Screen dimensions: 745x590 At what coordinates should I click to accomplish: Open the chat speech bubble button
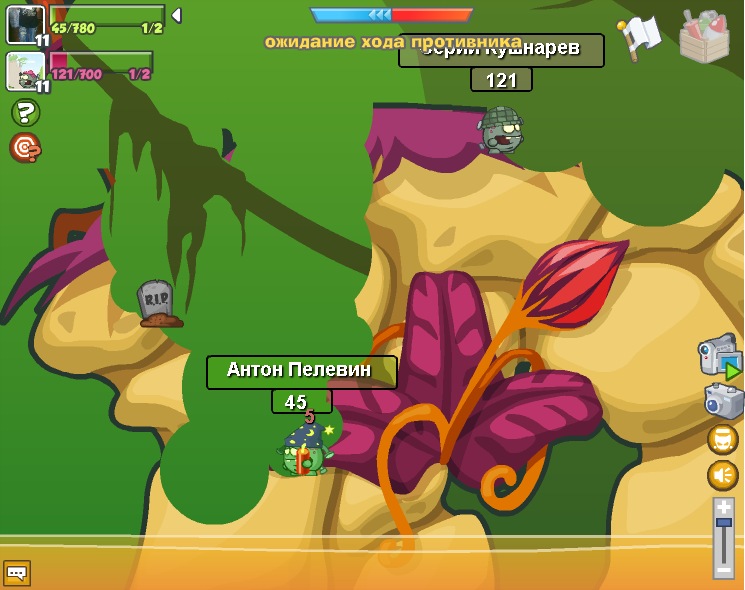(x=16, y=573)
